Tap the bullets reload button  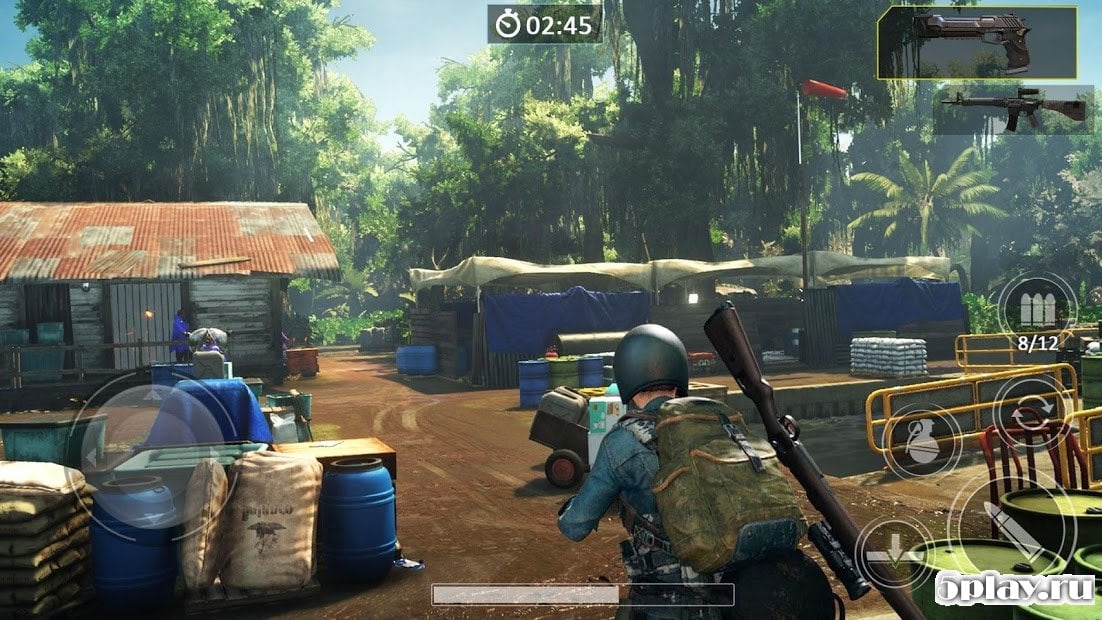(x=1037, y=309)
